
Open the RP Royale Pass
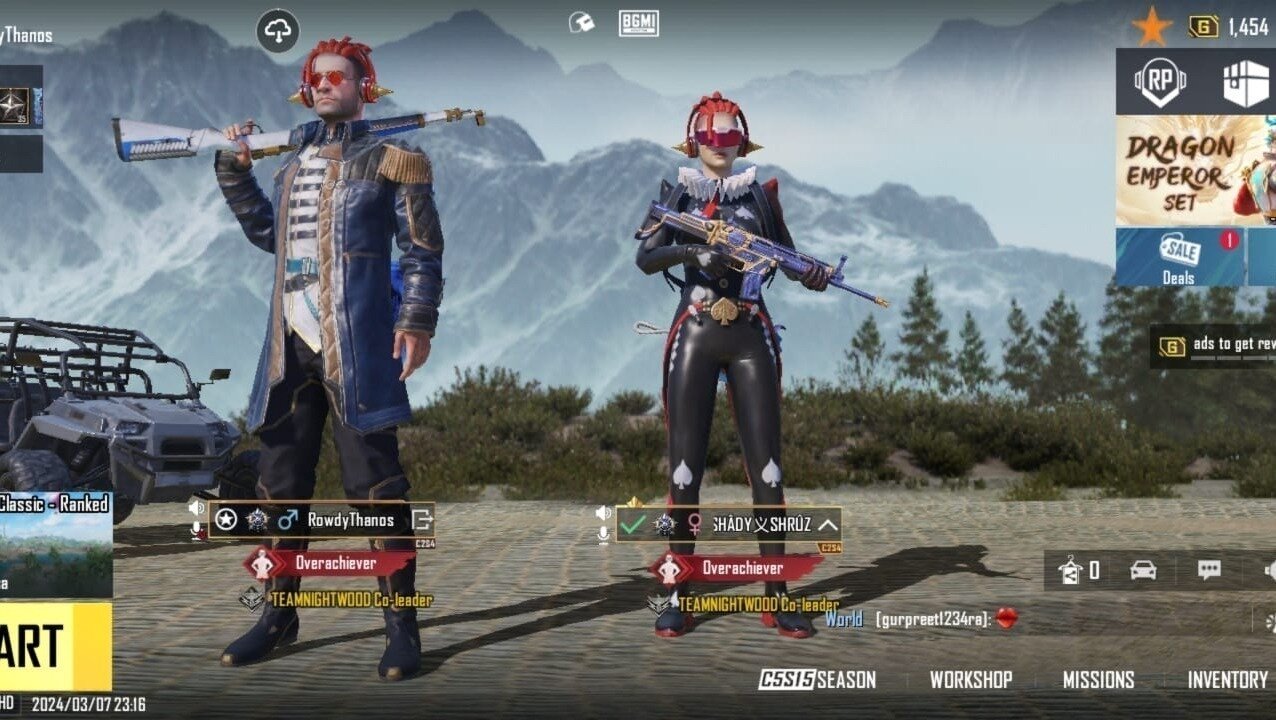point(1160,82)
